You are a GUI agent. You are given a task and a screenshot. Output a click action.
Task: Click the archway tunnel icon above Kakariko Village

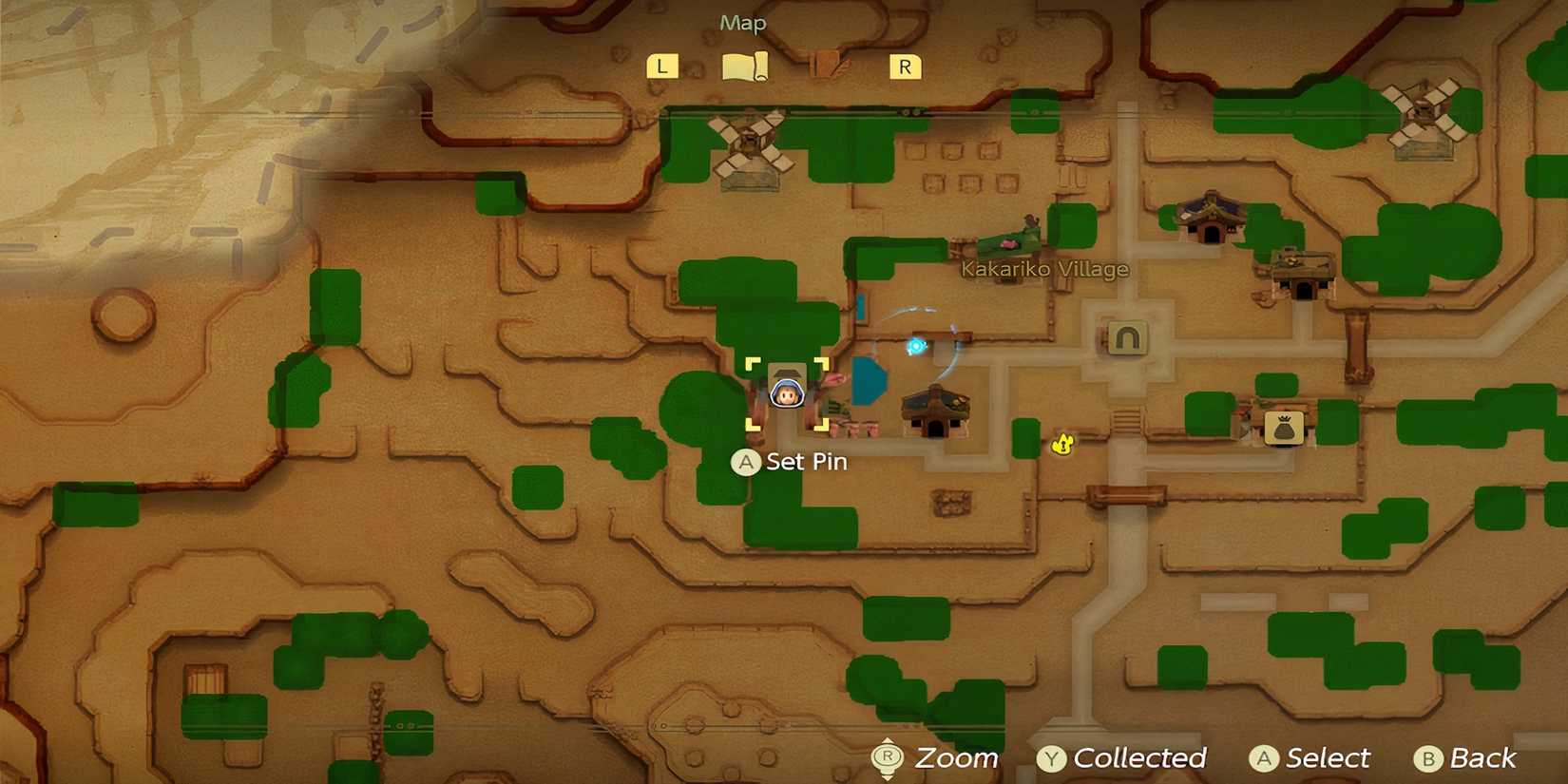click(x=1127, y=335)
